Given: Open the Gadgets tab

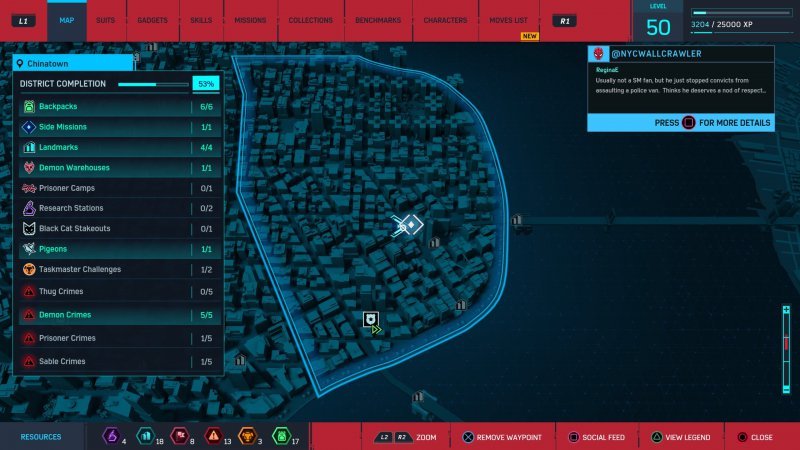Looking at the screenshot, I should tap(153, 20).
